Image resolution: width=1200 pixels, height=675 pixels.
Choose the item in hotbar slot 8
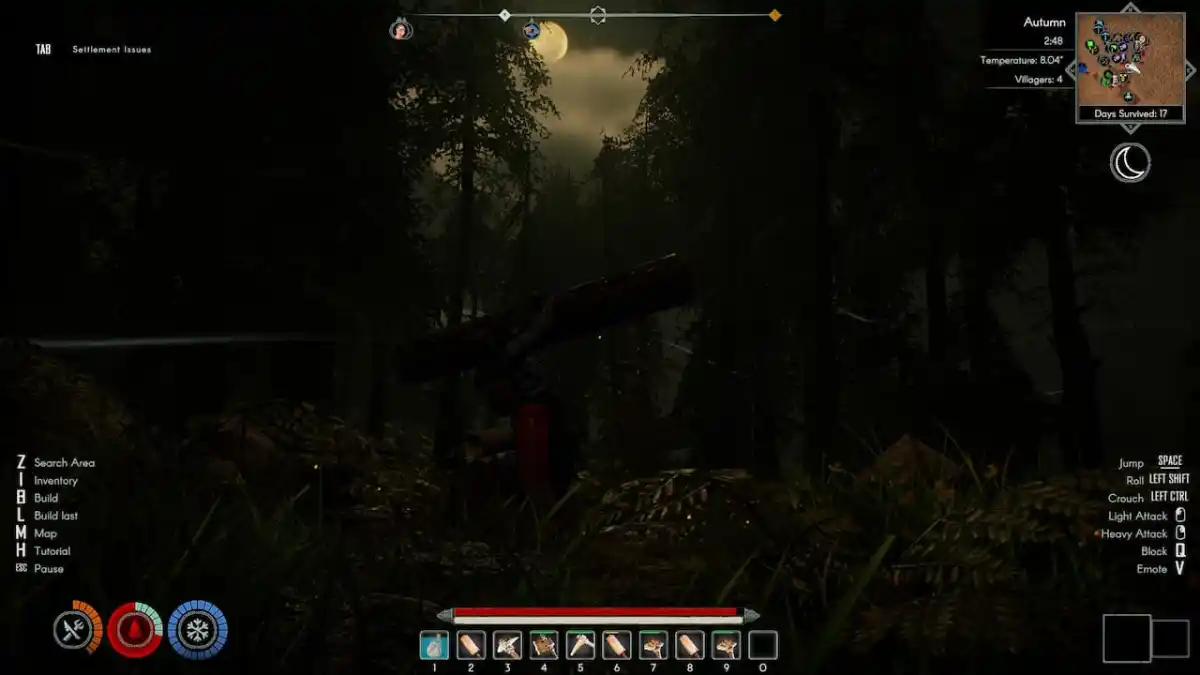point(690,645)
